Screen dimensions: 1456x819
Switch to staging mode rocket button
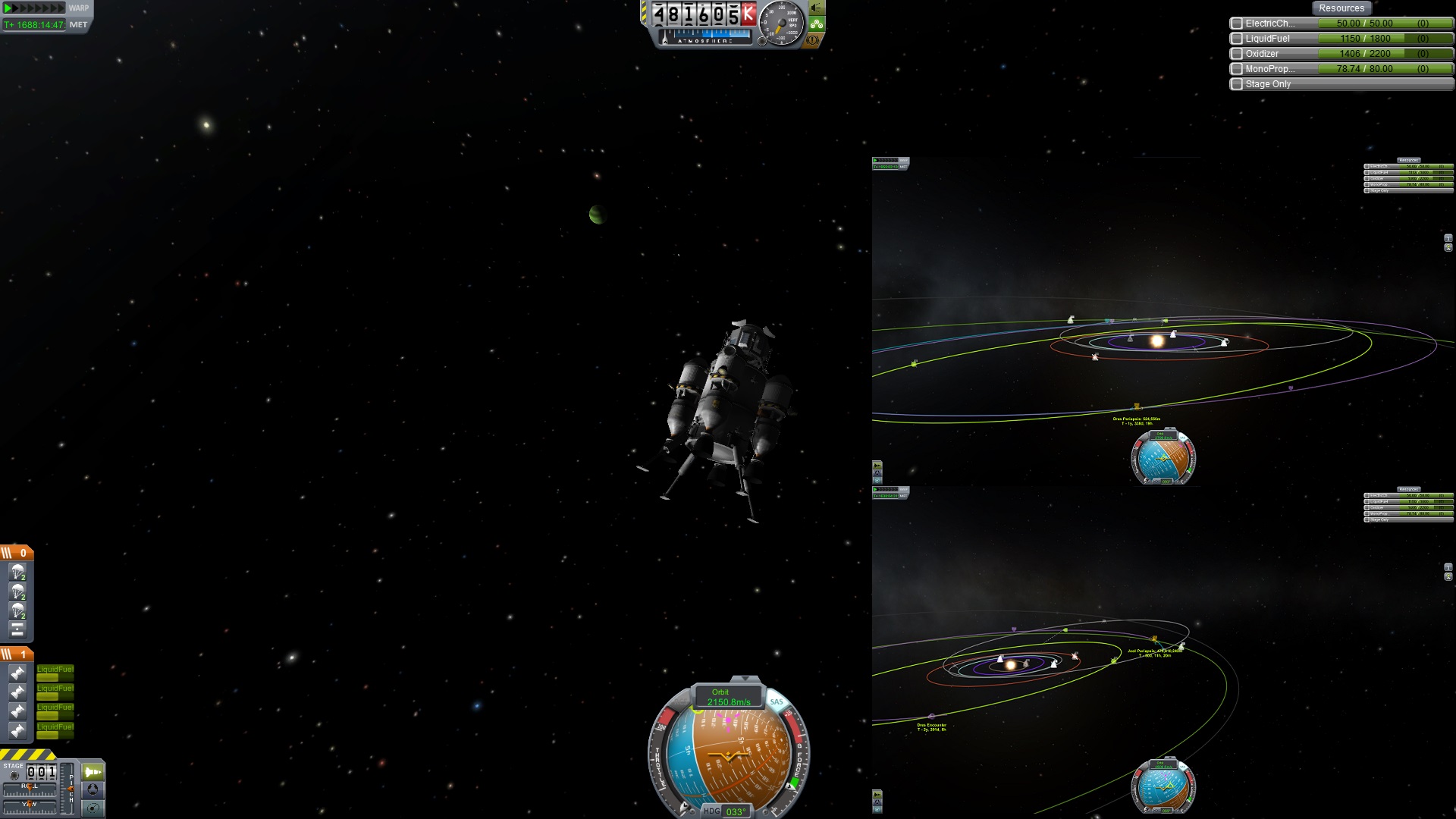93,772
